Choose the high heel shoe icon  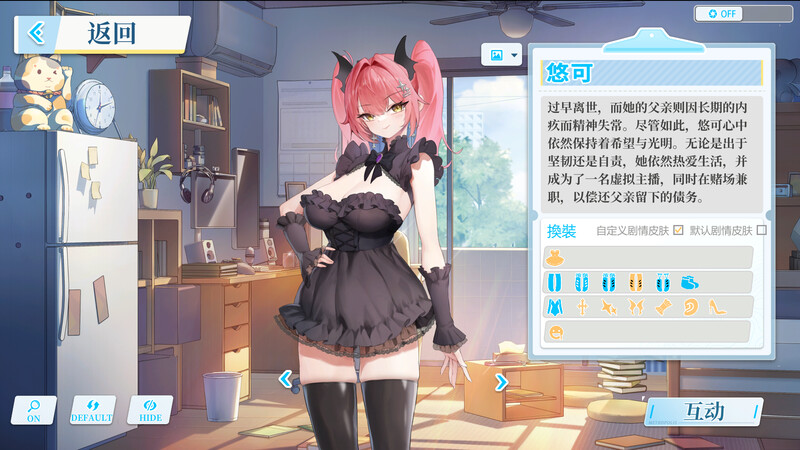pyautogui.click(x=716, y=307)
